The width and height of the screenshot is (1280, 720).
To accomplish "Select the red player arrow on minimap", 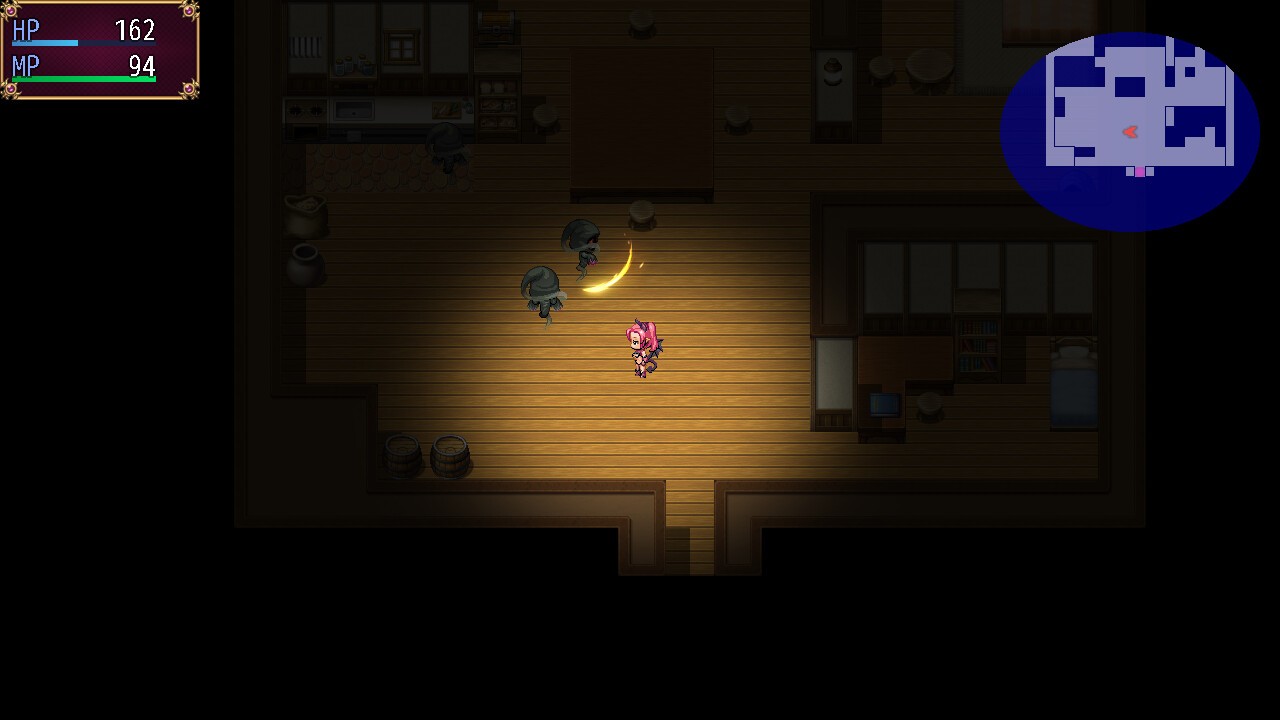I will pos(1130,132).
